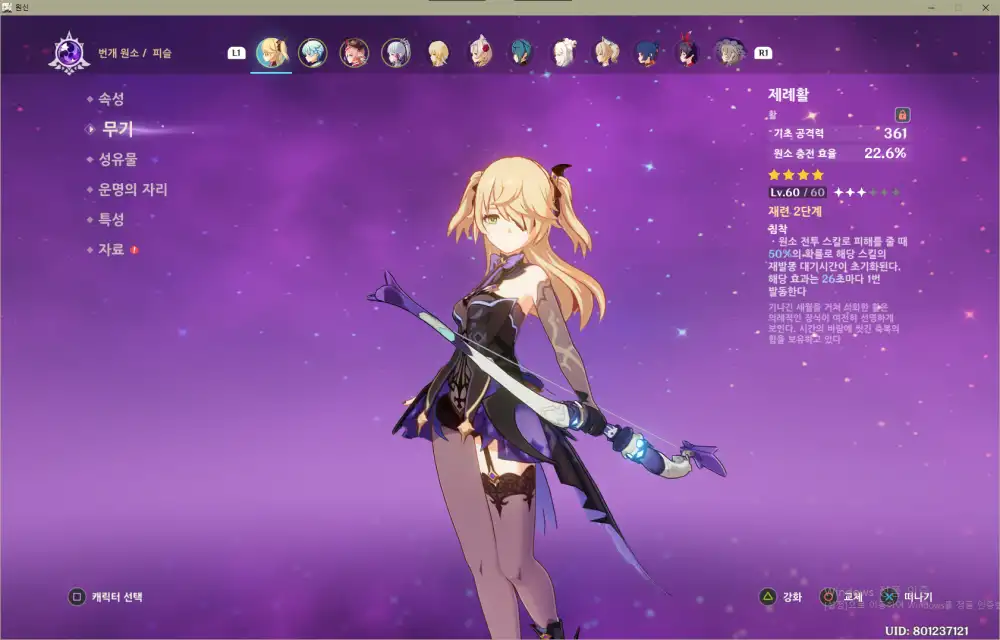Viewport: 1000px width, 640px height.
Task: Switch to the light-blue-haired Chongyun portrait
Action: point(313,52)
